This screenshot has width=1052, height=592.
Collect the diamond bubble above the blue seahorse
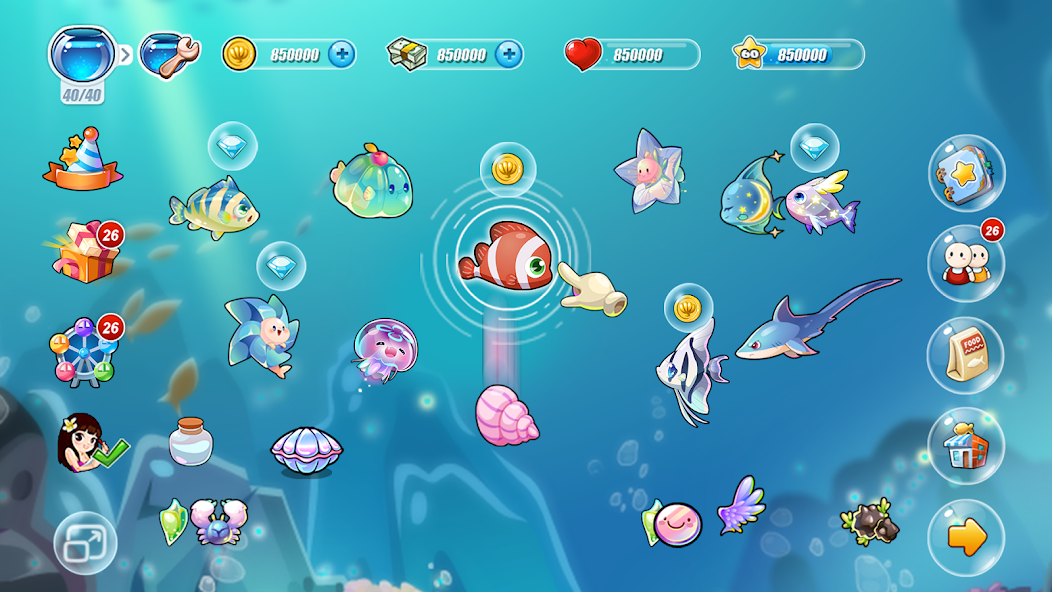[281, 267]
